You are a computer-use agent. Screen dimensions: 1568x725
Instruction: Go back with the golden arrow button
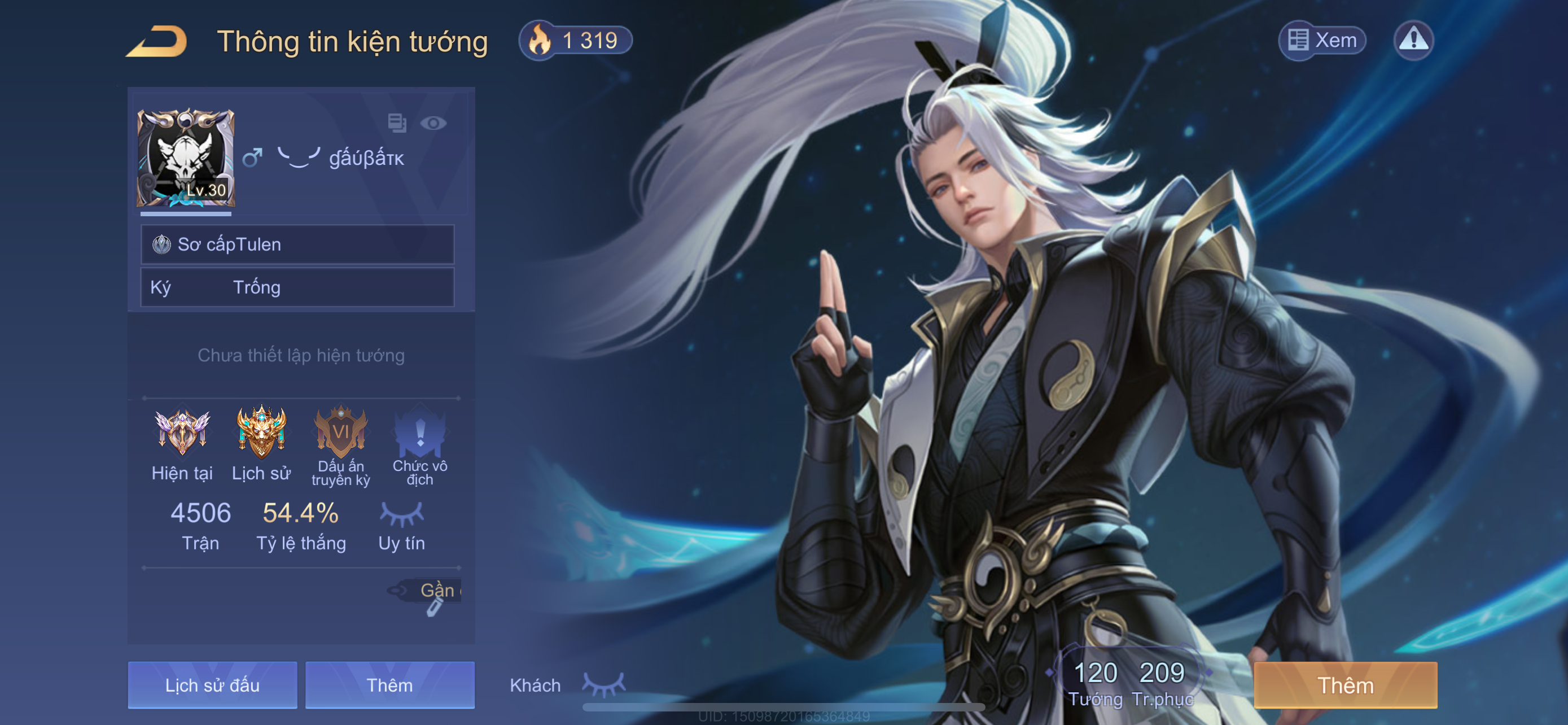(157, 42)
